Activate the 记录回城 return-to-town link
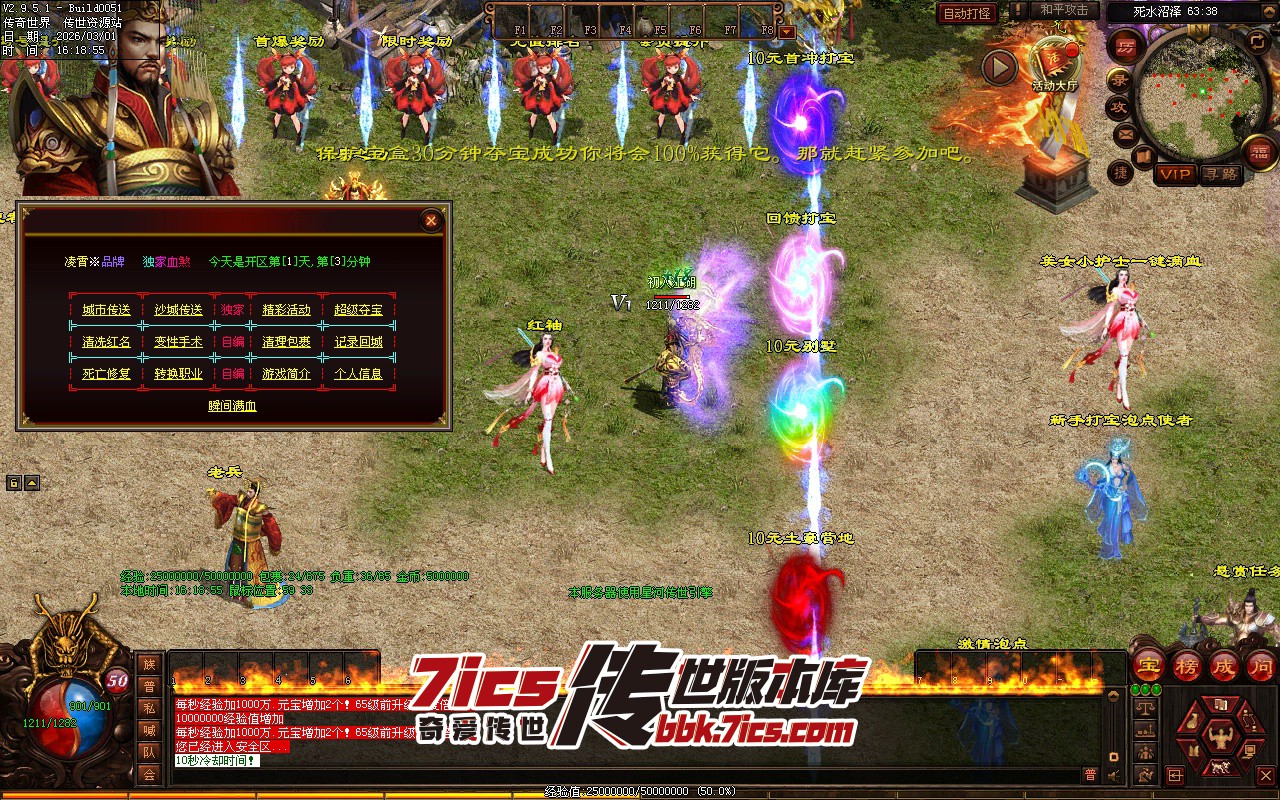 point(358,342)
